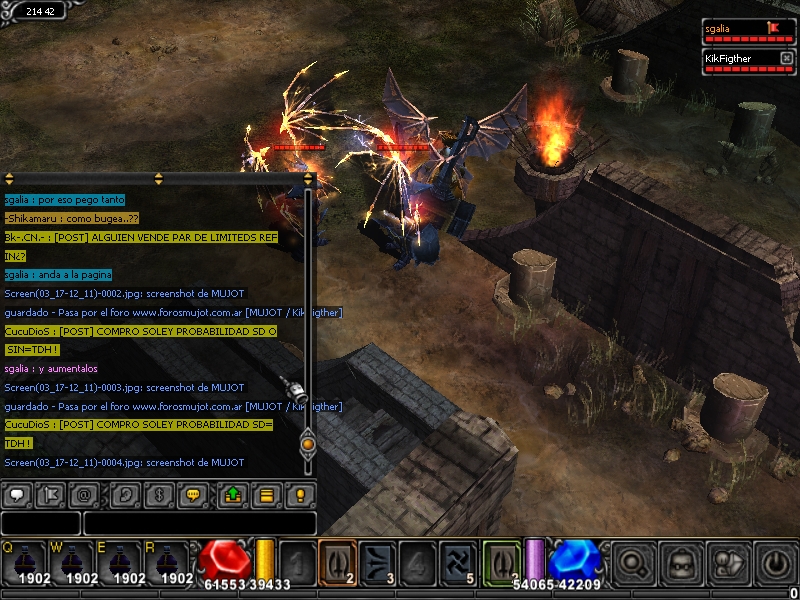Click the yellow stacked-lines chat button

click(267, 494)
